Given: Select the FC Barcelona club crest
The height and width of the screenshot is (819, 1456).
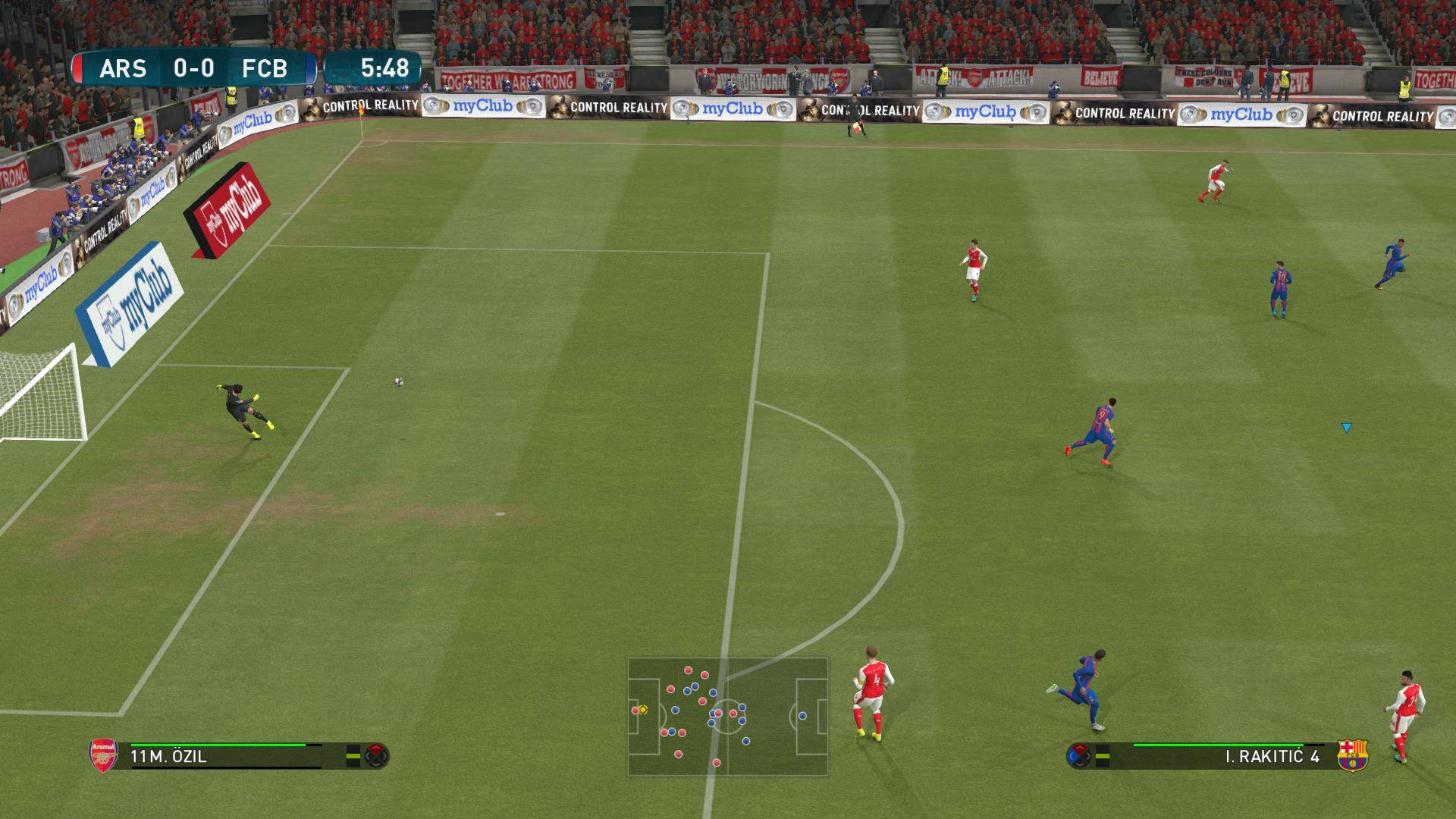Looking at the screenshot, I should [x=1352, y=755].
